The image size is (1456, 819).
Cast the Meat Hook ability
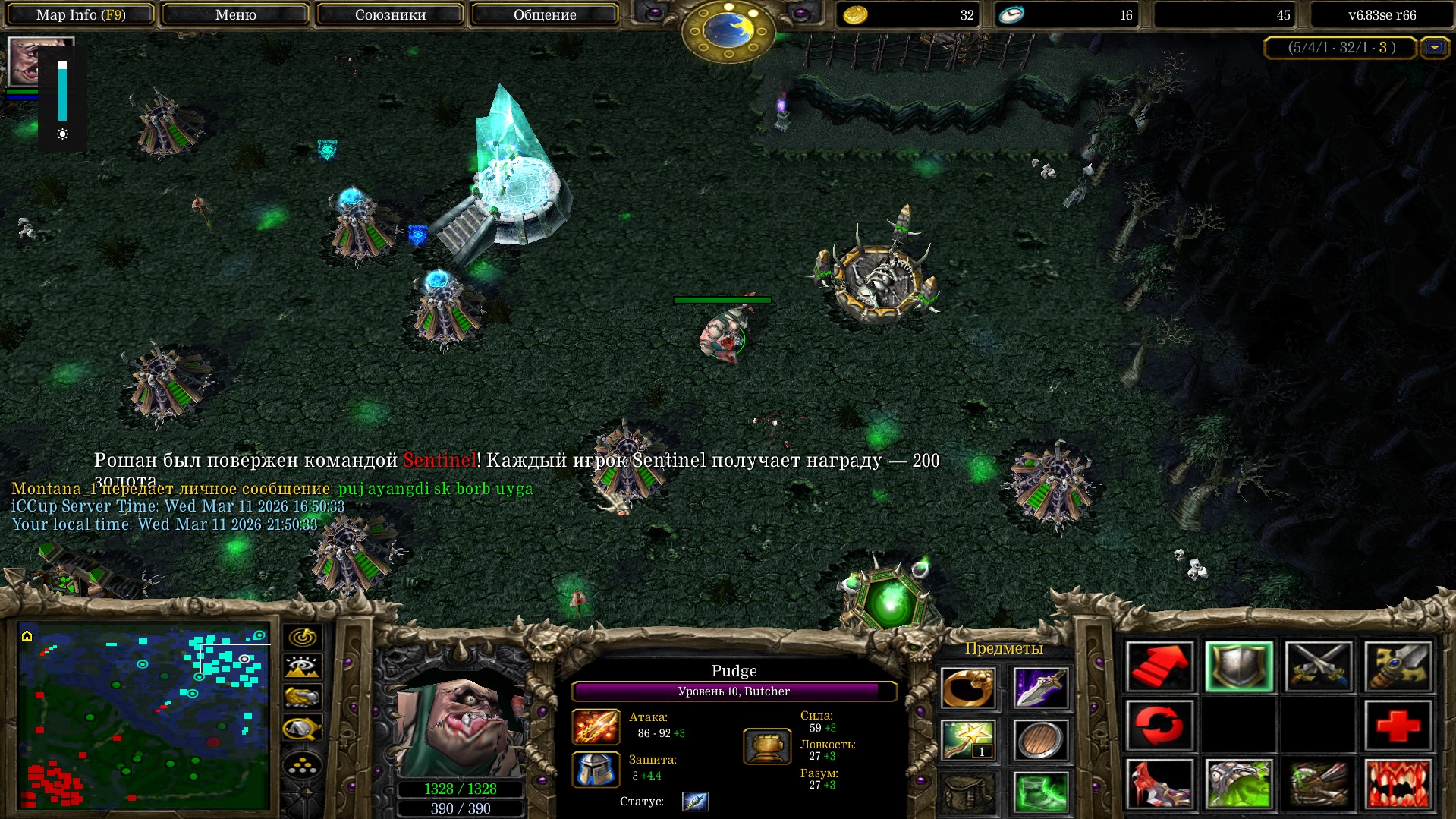click(x=1159, y=784)
